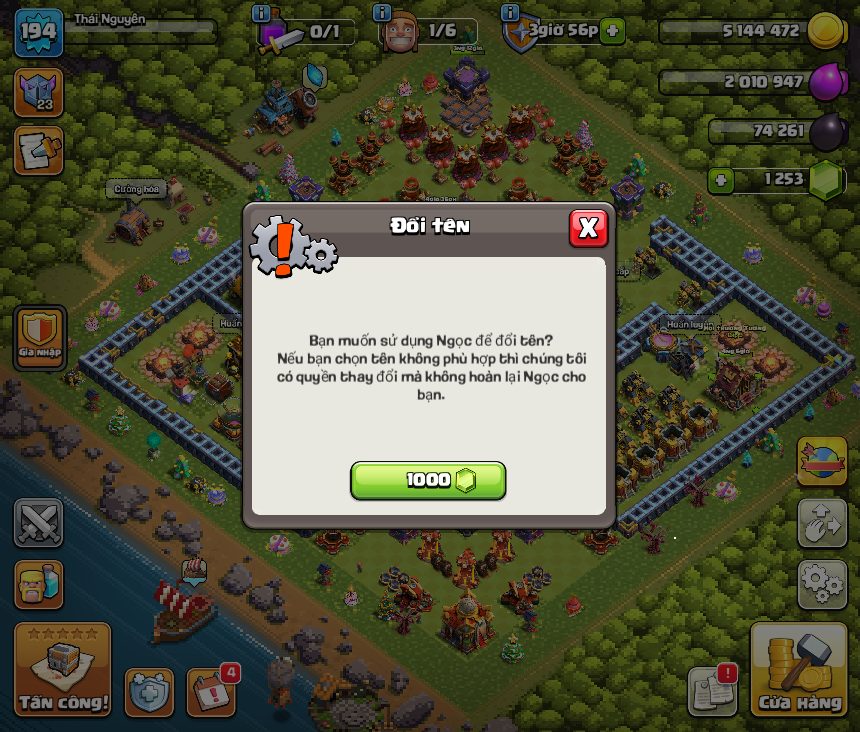Tap the Gia nhập clan shield

point(40,336)
